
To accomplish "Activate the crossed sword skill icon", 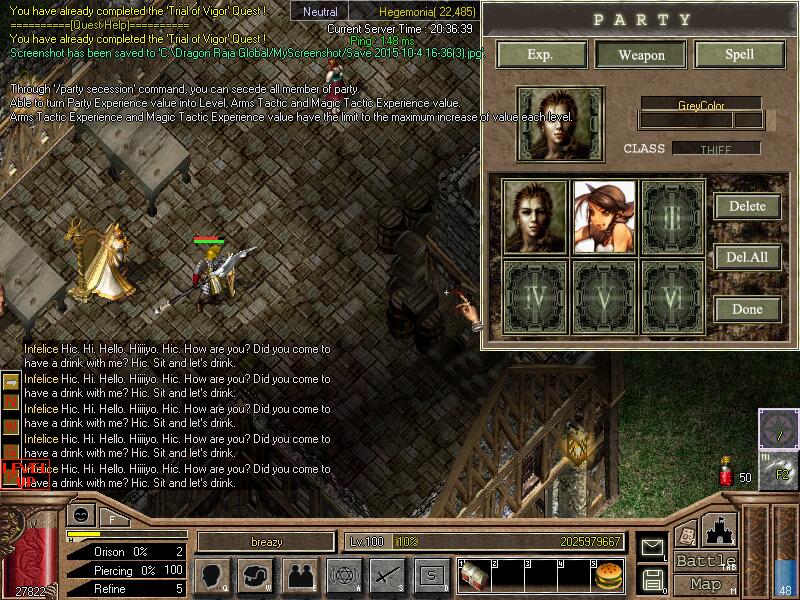I will click(x=386, y=575).
